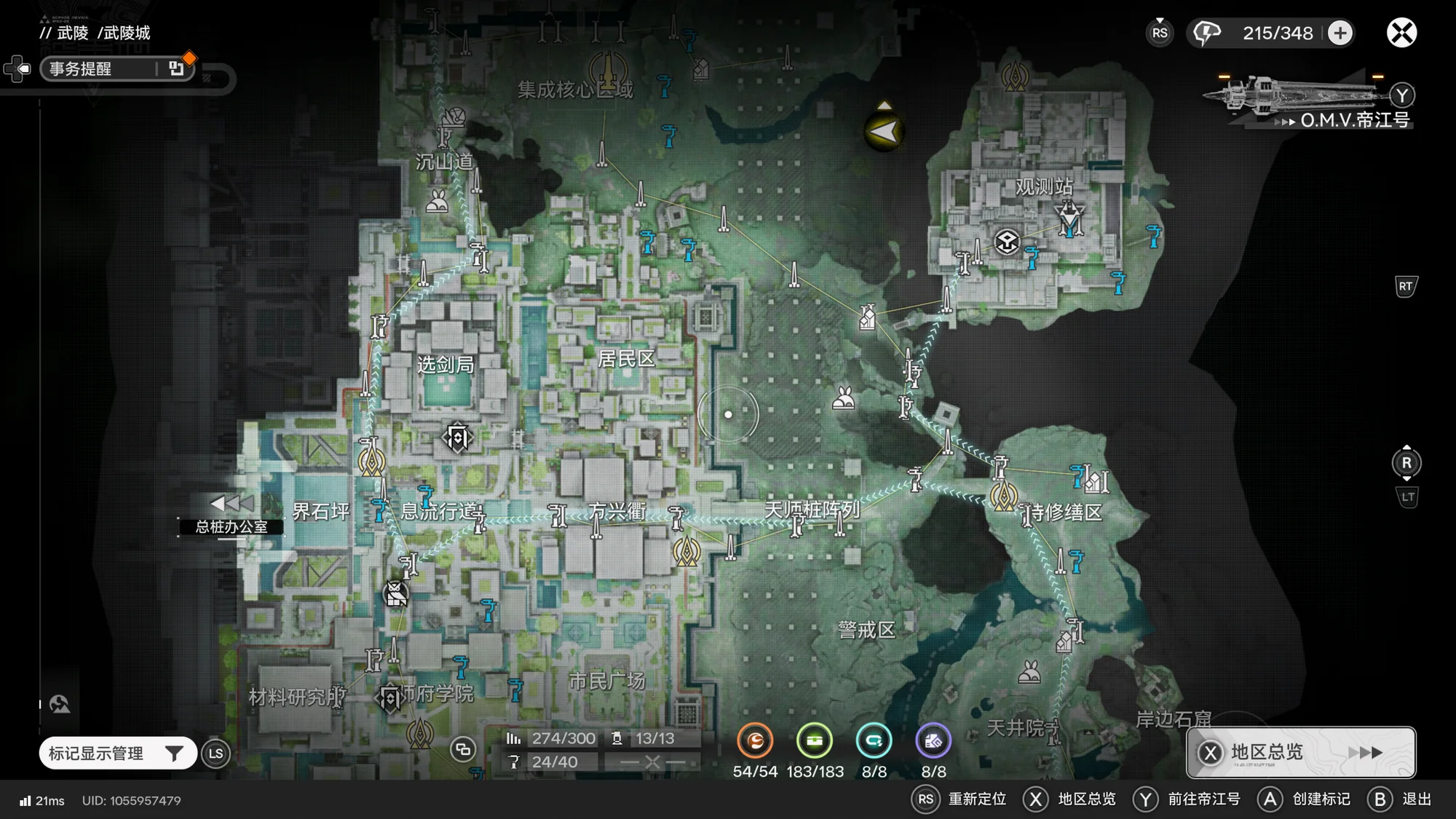Open 标记显示管理 marker filter
Screen dimensions: 1456x819
[116, 753]
